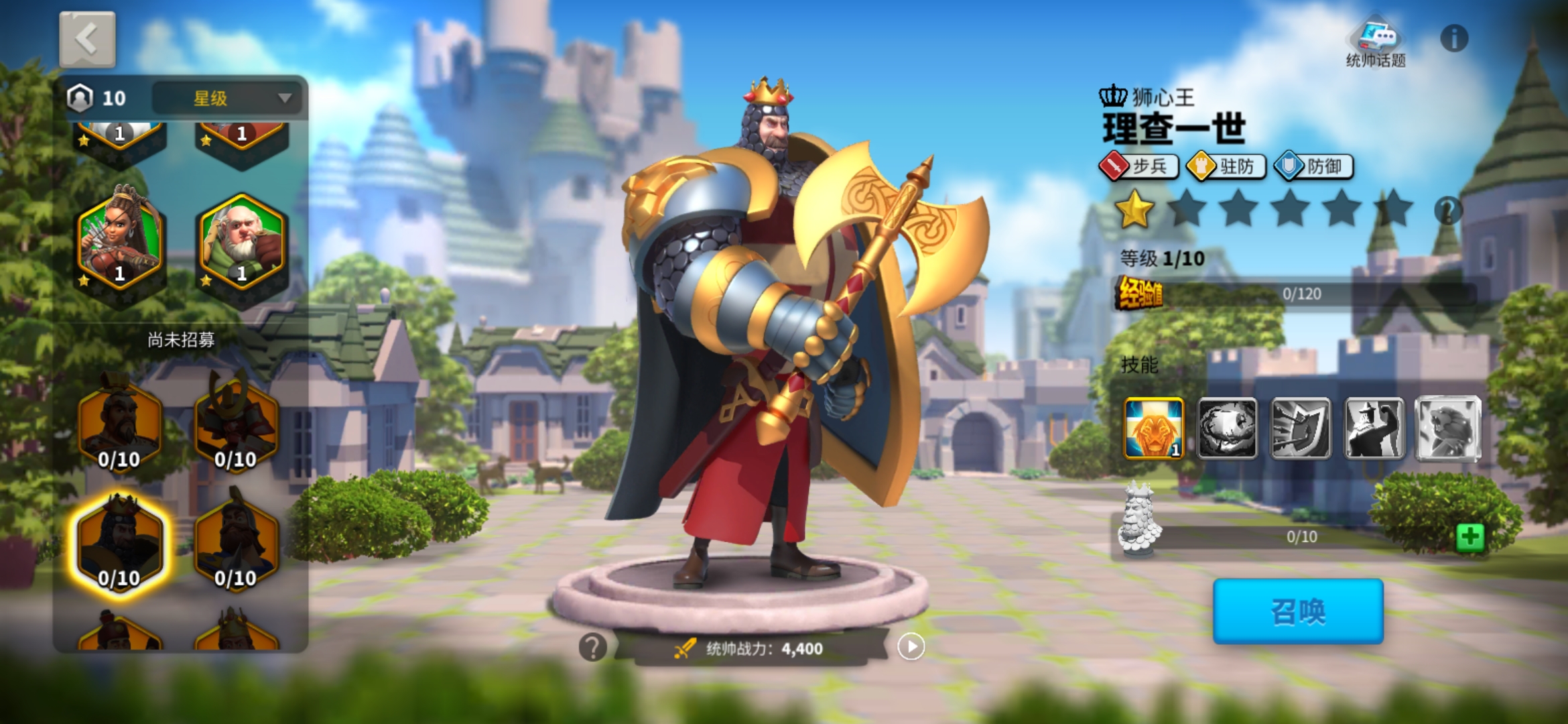Click the blue 召唤 summon button
The width and height of the screenshot is (1568, 724).
pyautogui.click(x=1298, y=611)
